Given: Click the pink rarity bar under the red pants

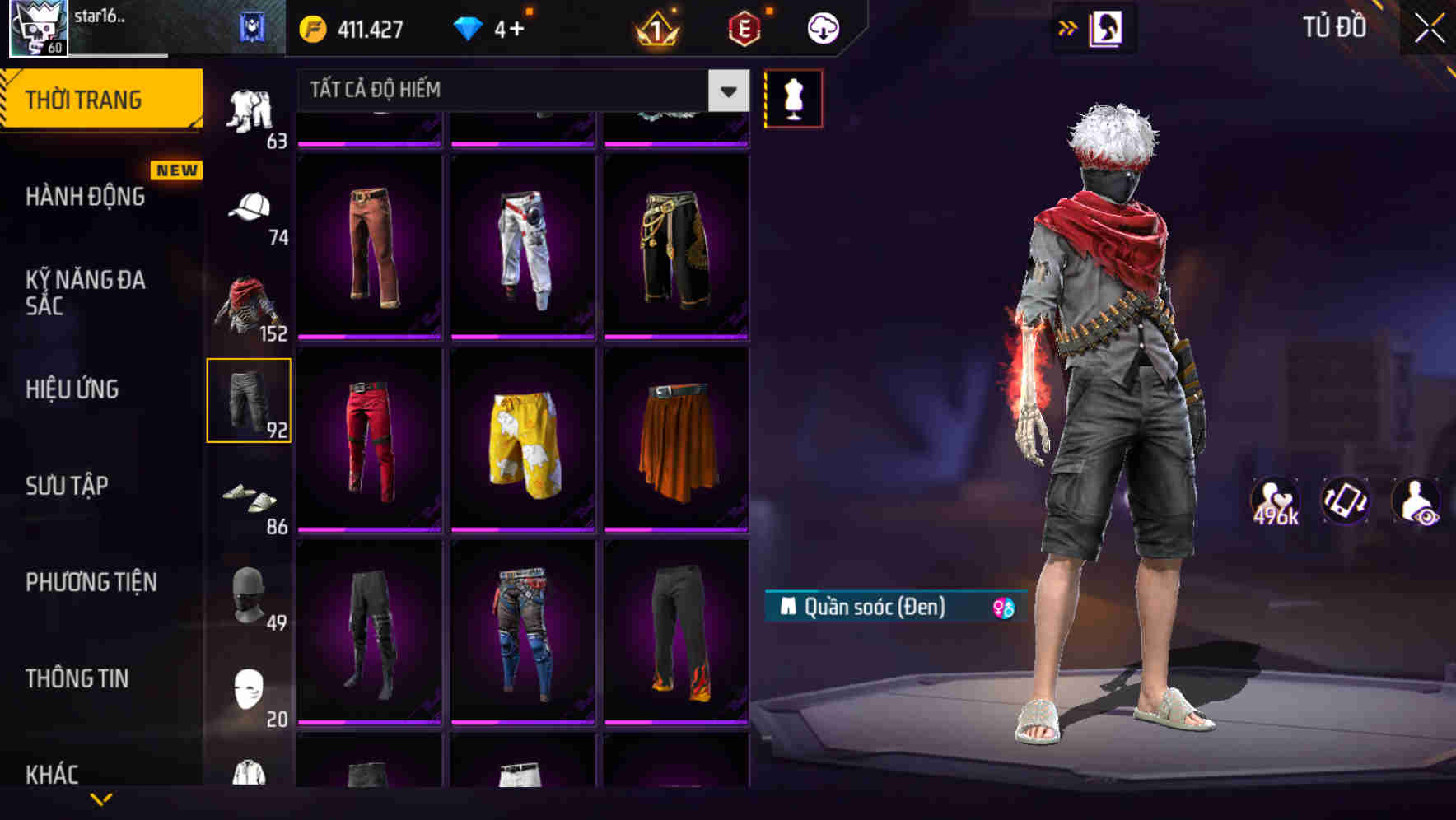Looking at the screenshot, I should [371, 530].
